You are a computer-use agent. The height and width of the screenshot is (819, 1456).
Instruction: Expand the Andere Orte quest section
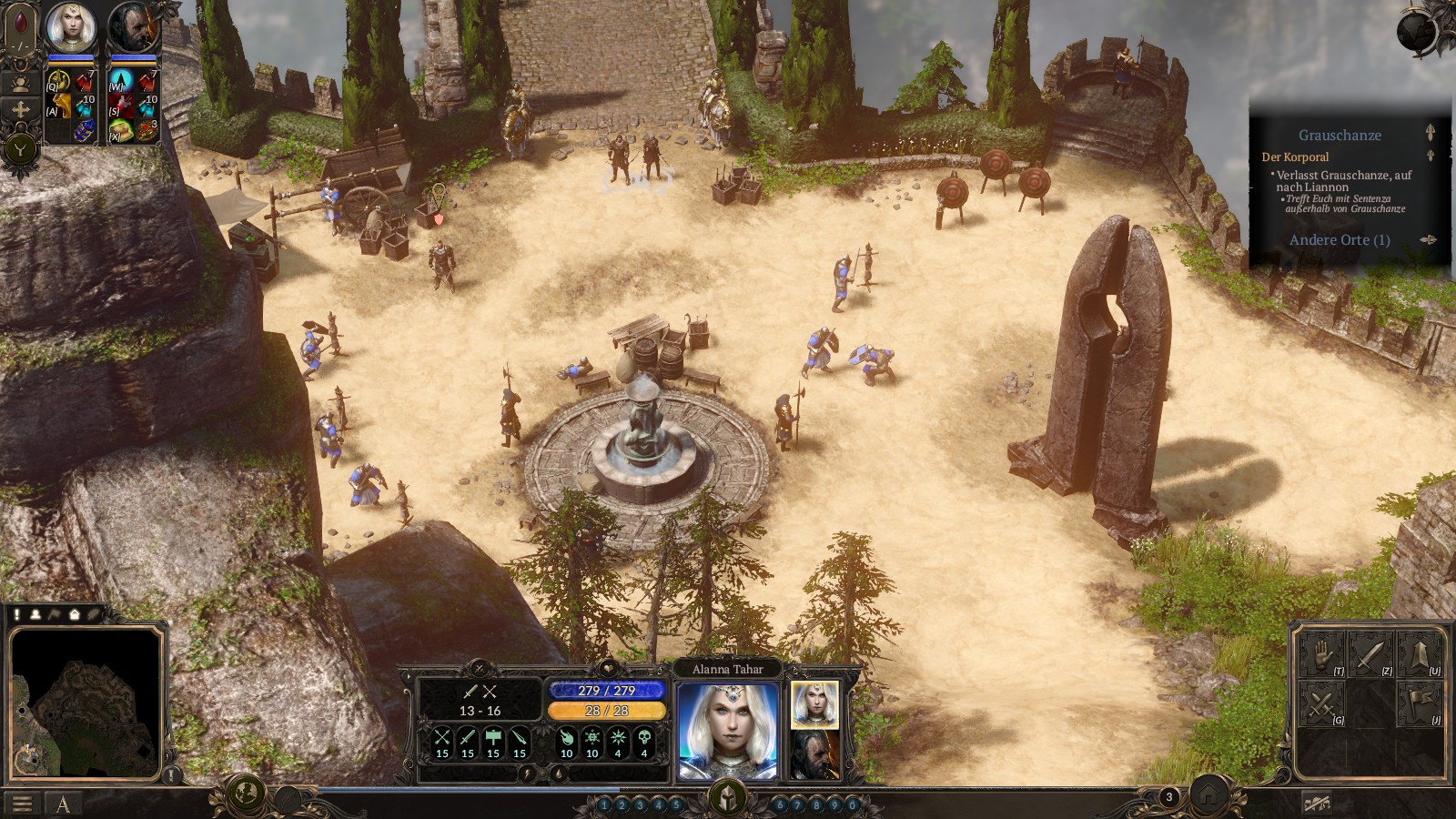tap(1340, 240)
